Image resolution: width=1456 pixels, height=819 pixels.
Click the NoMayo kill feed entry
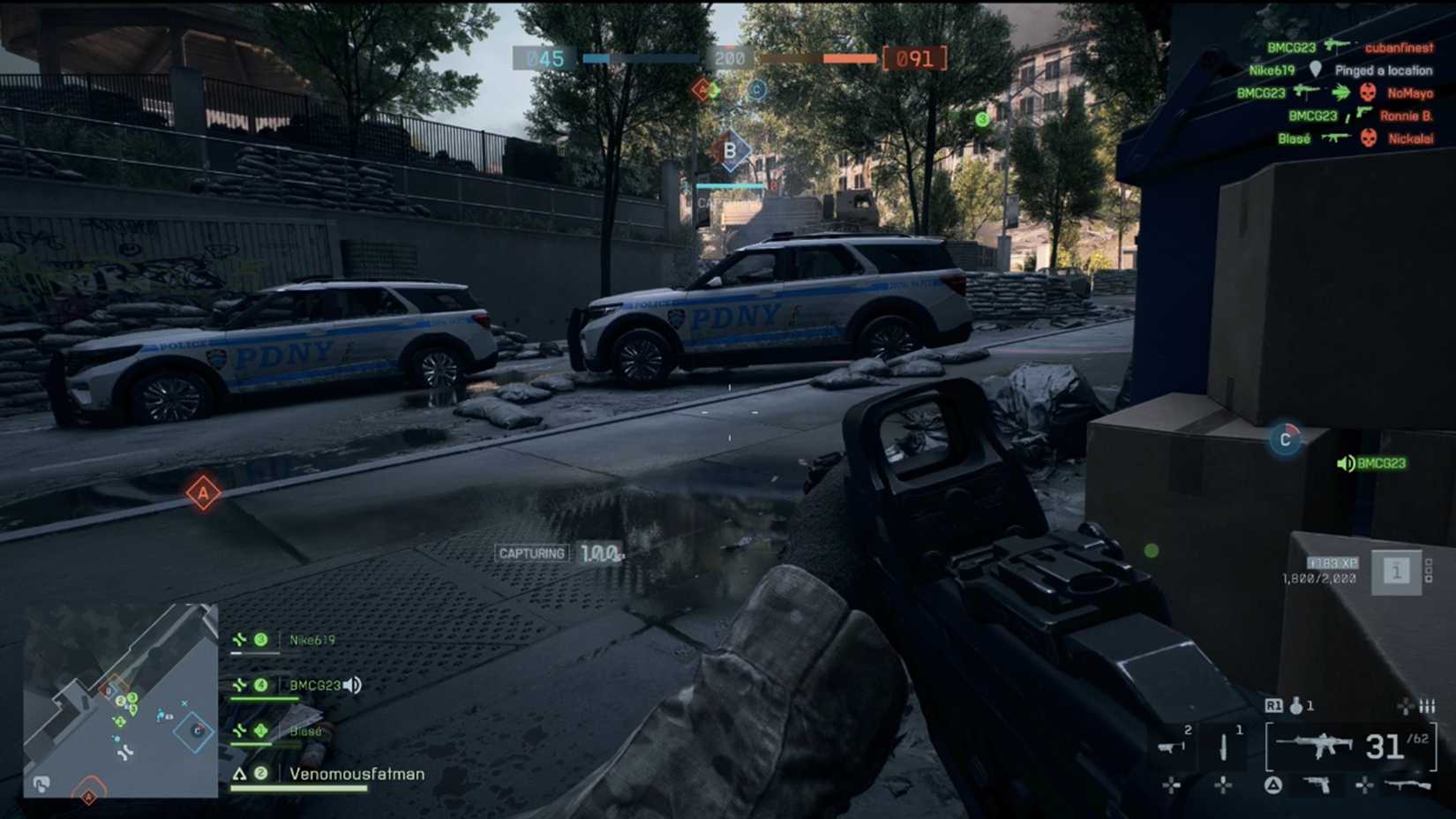tap(1409, 93)
